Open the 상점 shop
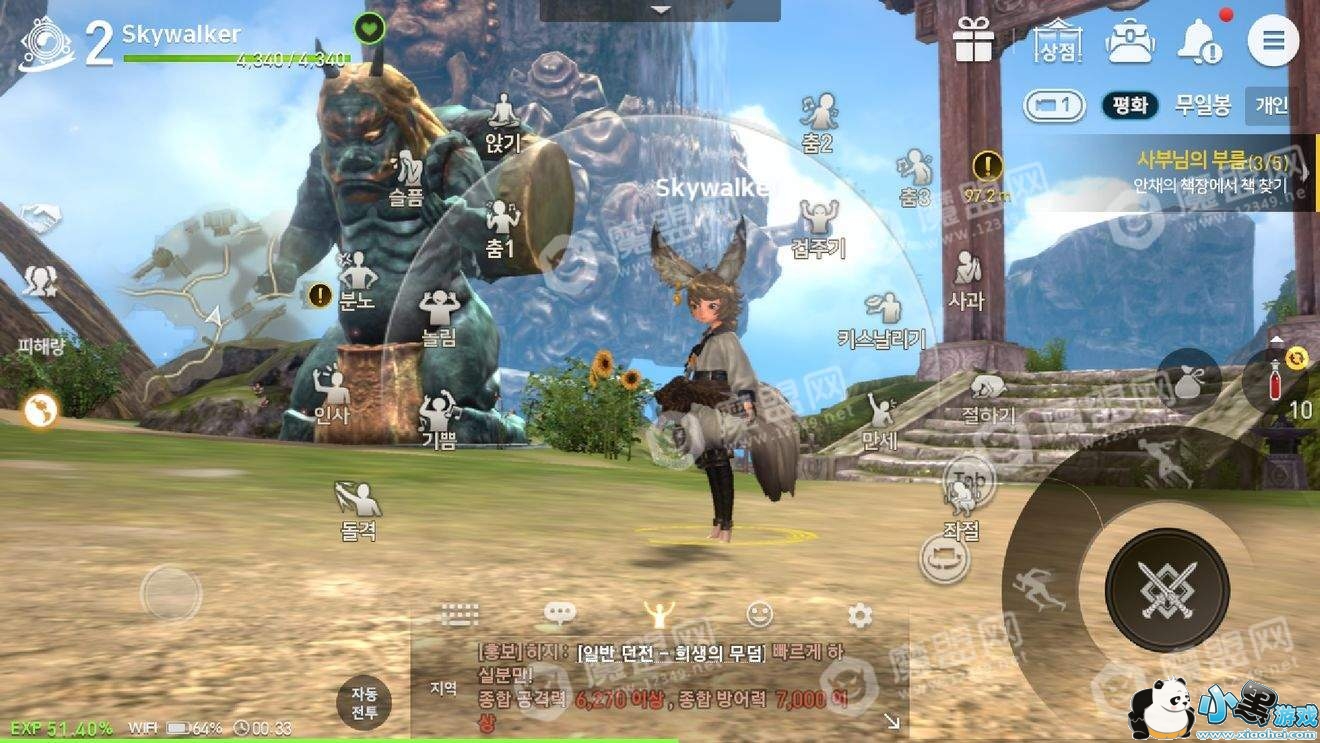This screenshot has height=743, width=1320. point(1059,42)
